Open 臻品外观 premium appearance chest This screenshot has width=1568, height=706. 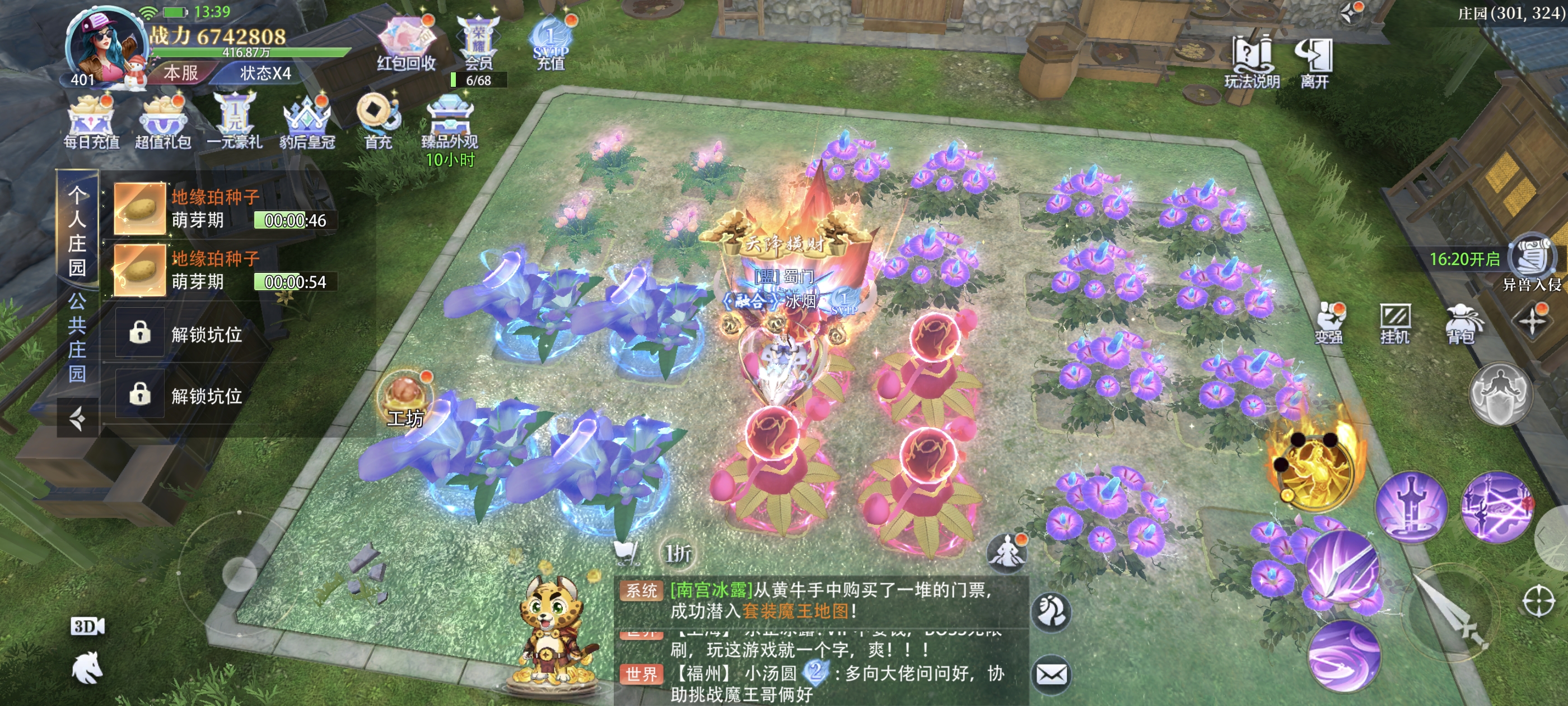pyautogui.click(x=449, y=122)
